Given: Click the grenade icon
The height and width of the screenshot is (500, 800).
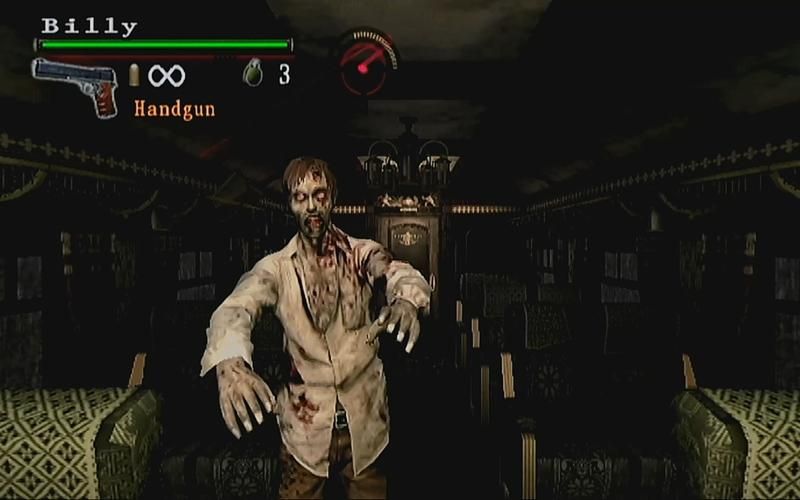Looking at the screenshot, I should click(253, 74).
